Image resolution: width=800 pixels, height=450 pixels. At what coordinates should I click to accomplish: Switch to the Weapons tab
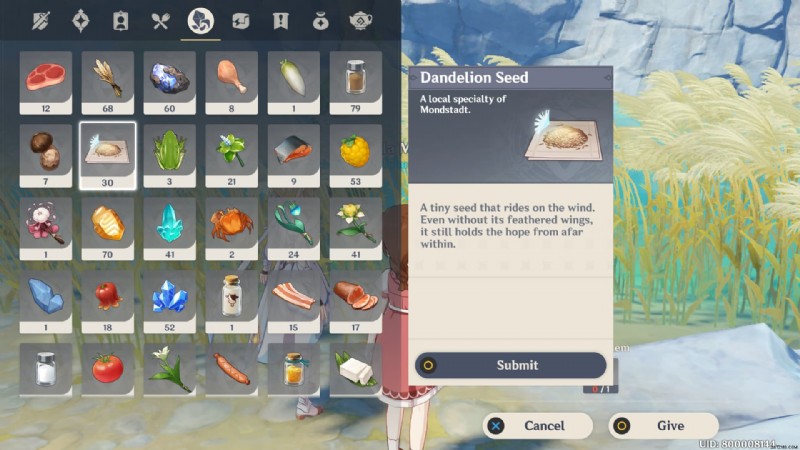point(40,20)
